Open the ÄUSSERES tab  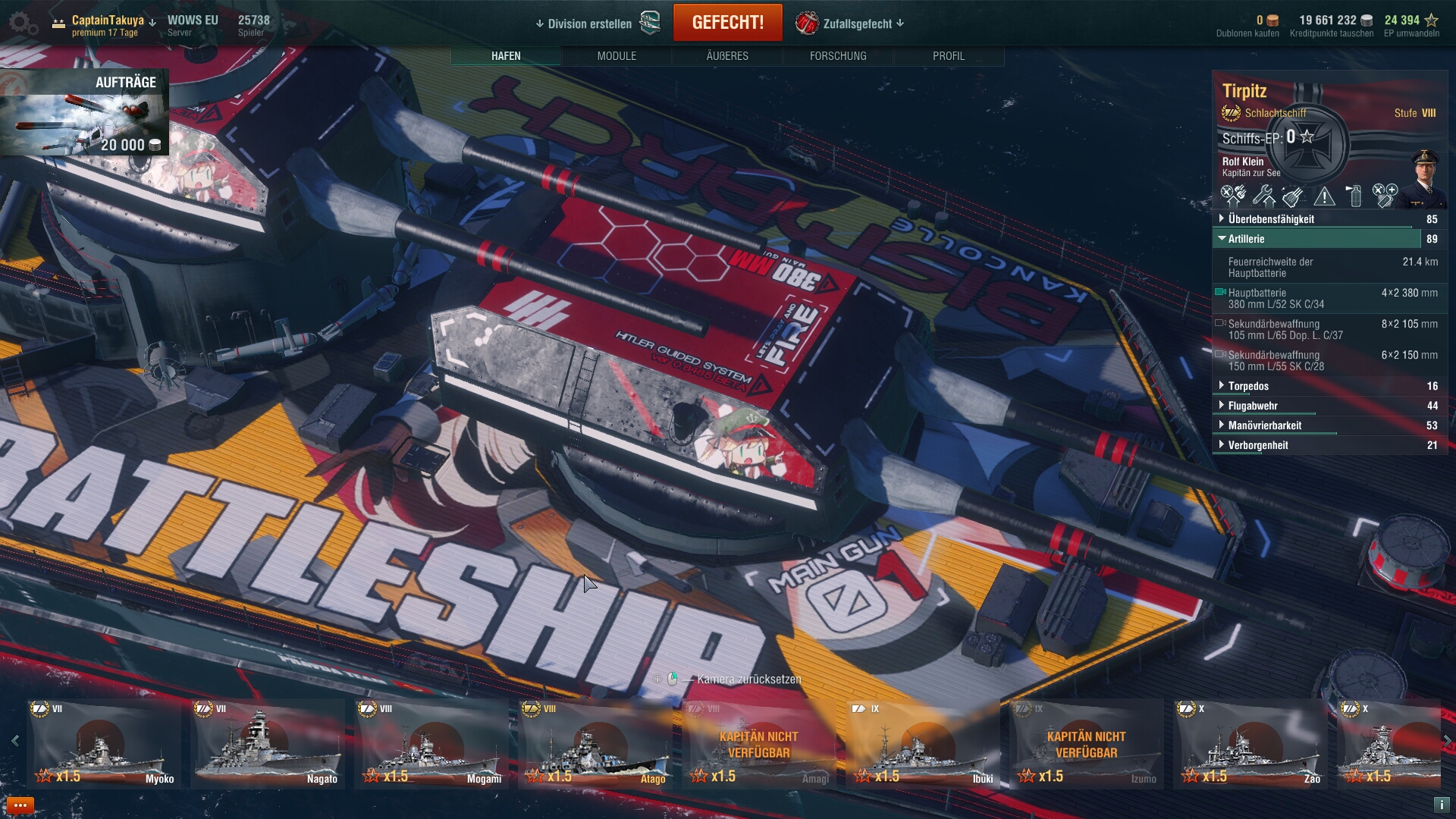pyautogui.click(x=726, y=56)
